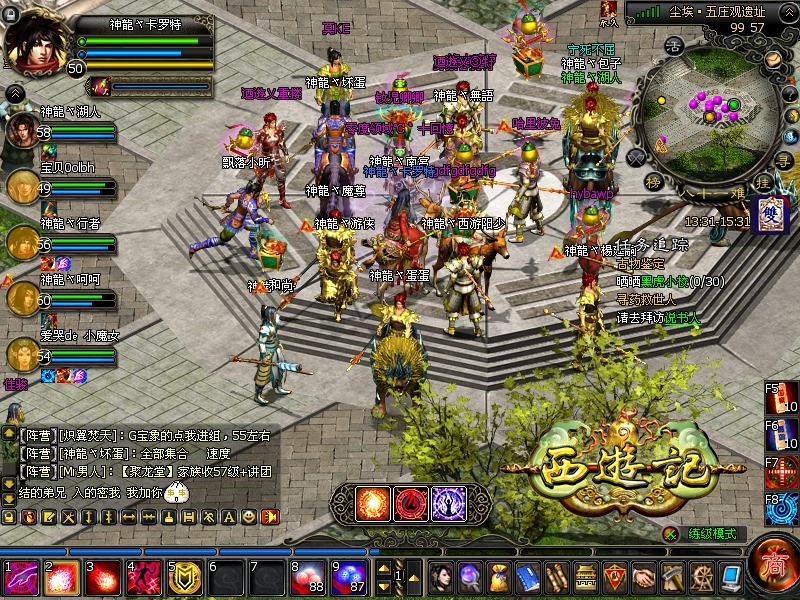Follow the 说书人 quest link
The height and width of the screenshot is (600, 800).
[x=684, y=318]
